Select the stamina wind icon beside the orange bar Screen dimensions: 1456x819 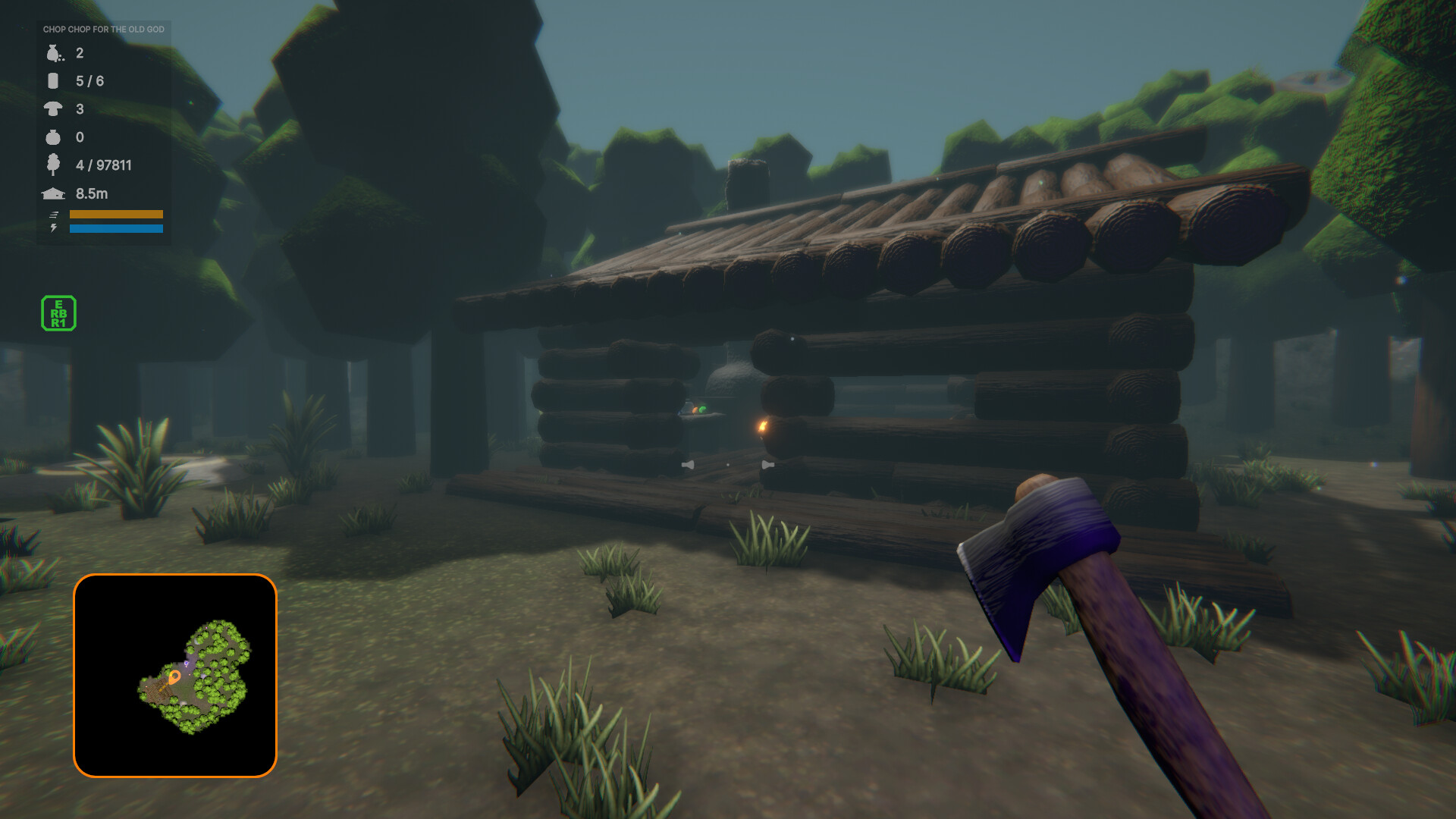53,215
